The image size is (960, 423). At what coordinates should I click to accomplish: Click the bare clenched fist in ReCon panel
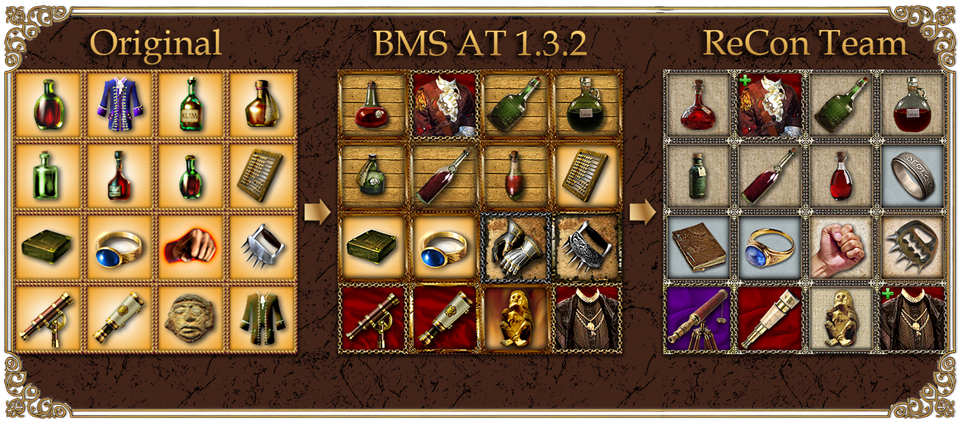[x=841, y=246]
